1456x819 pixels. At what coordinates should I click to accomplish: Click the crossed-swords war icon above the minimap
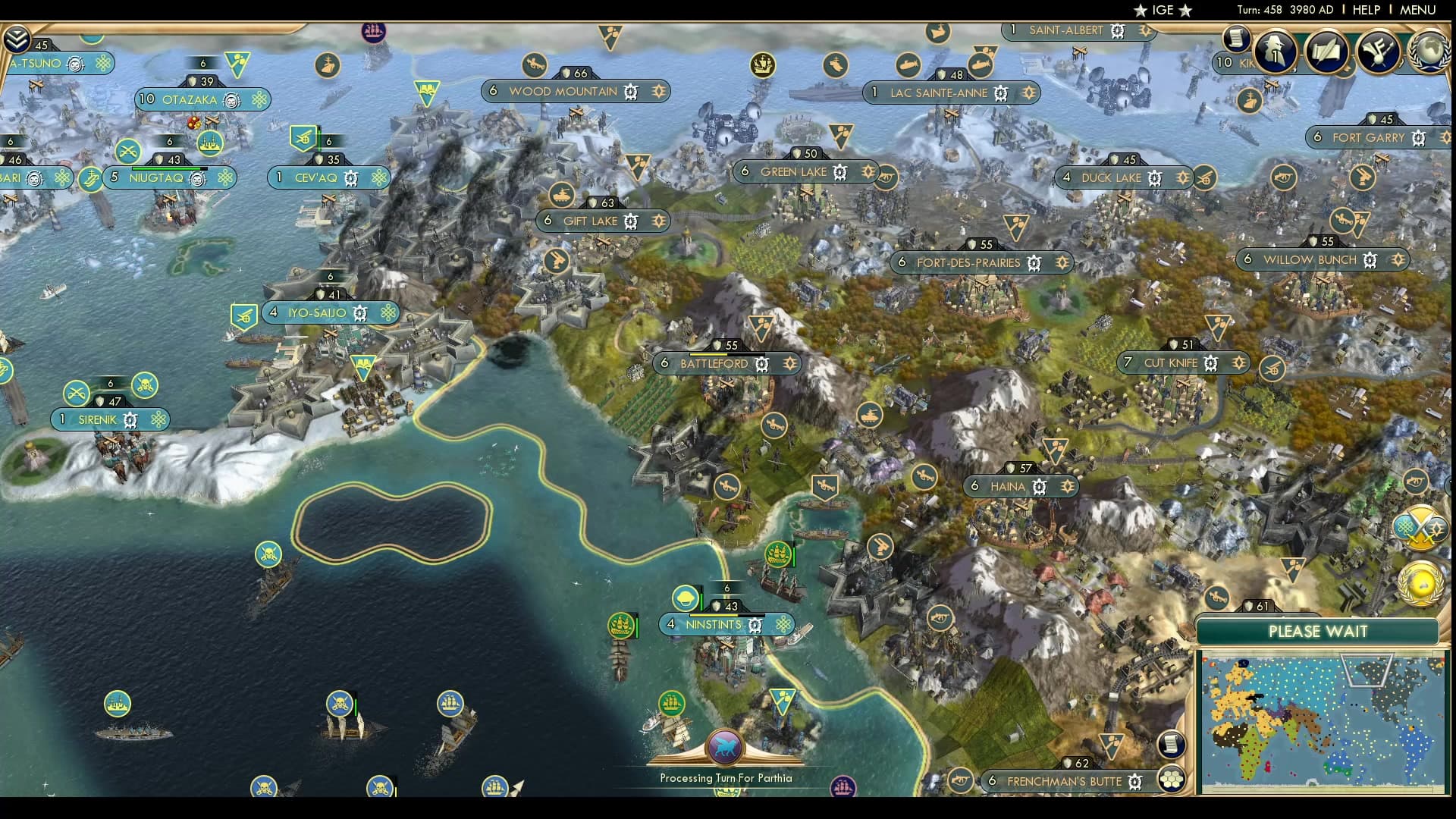coord(1420,526)
